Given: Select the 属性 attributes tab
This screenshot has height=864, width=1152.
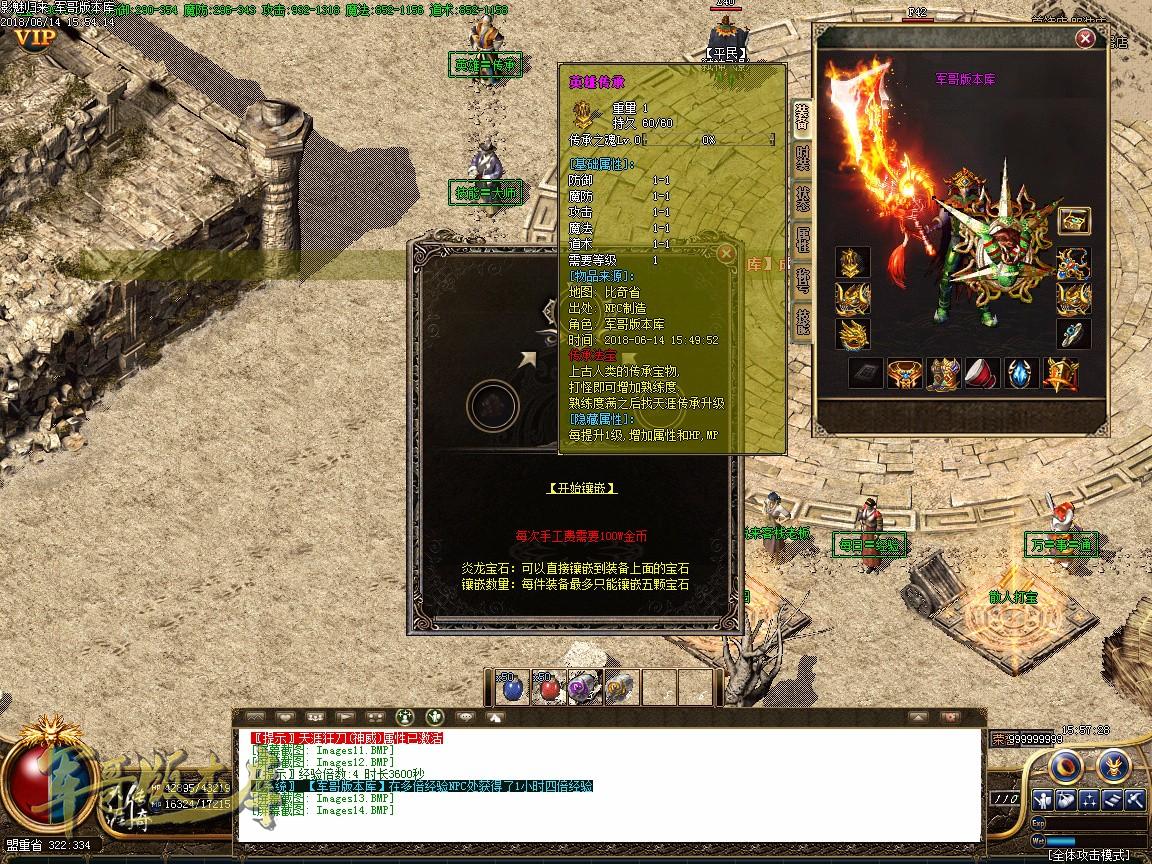Looking at the screenshot, I should coord(802,238).
